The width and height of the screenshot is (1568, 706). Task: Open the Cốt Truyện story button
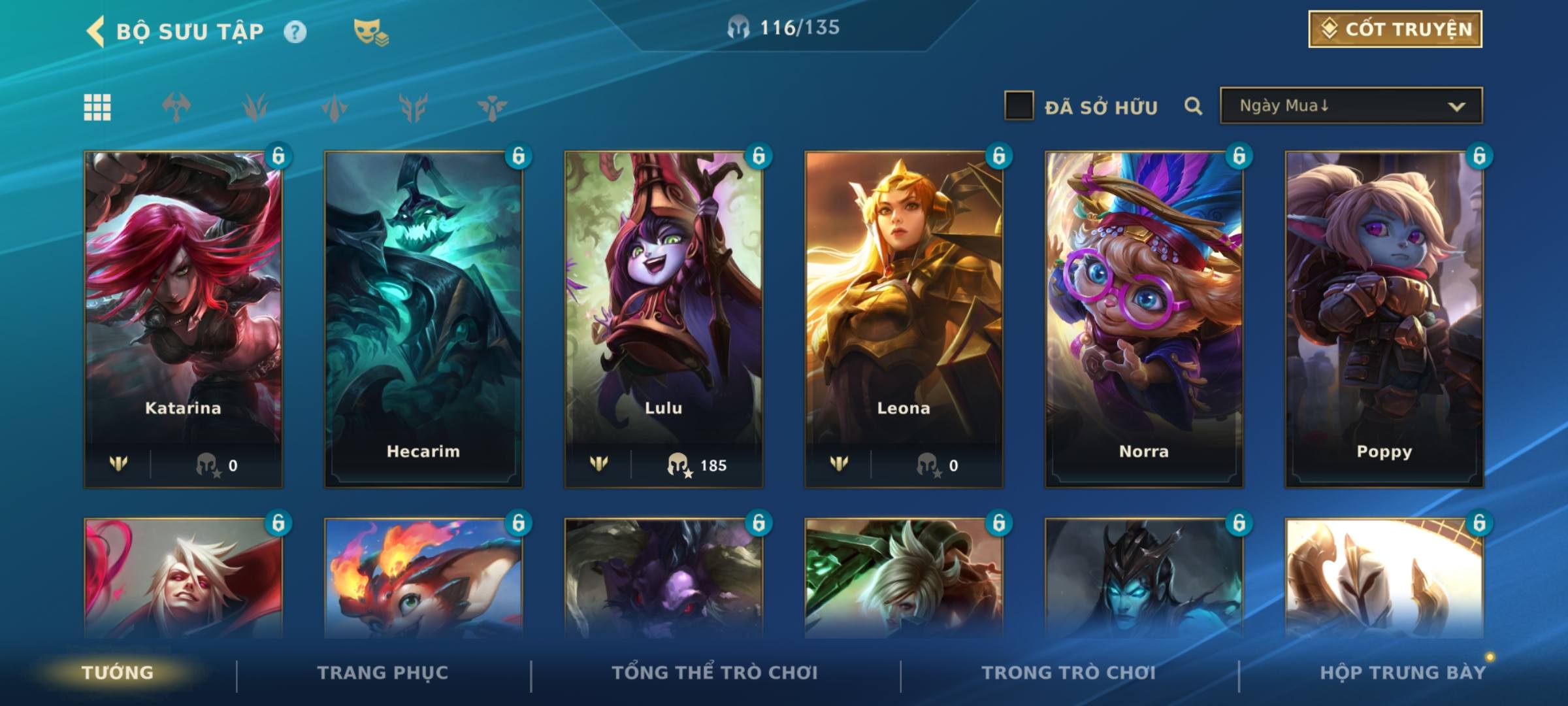[x=1395, y=29]
